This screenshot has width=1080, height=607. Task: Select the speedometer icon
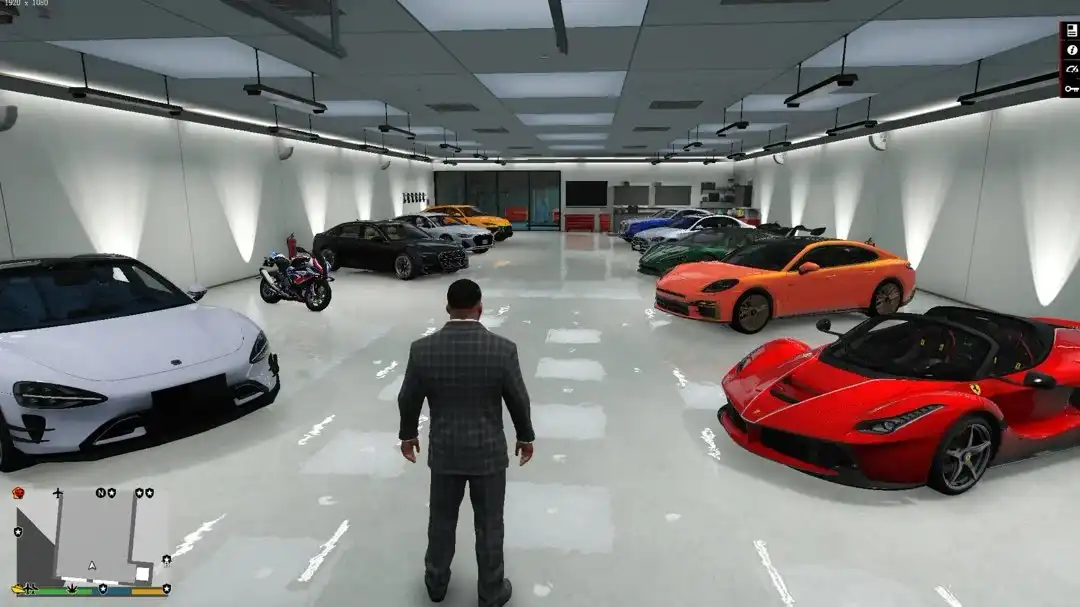tap(1072, 68)
